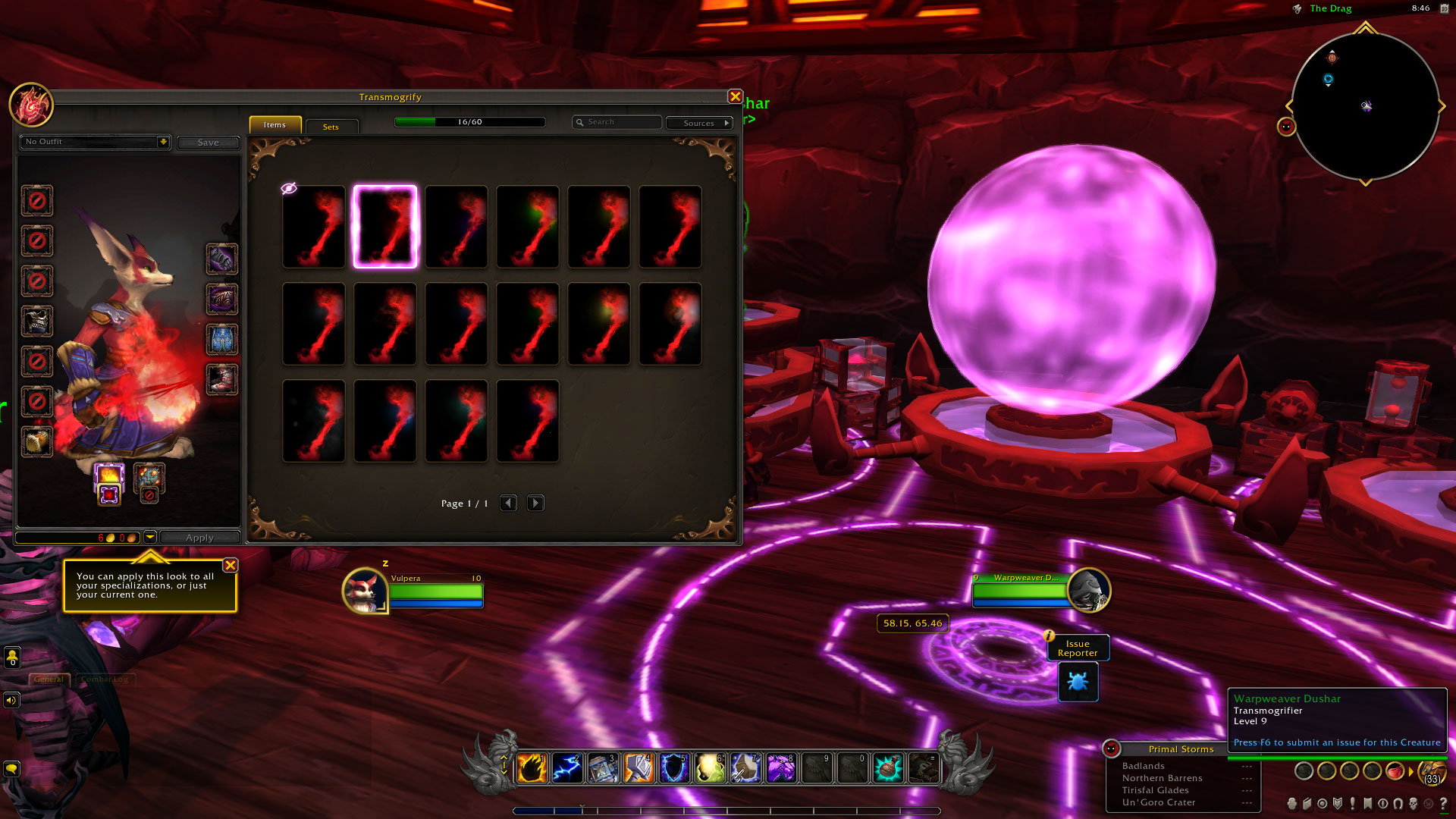Screen dimensions: 1456x819
Task: Open the Sources filter dropdown
Action: [699, 123]
